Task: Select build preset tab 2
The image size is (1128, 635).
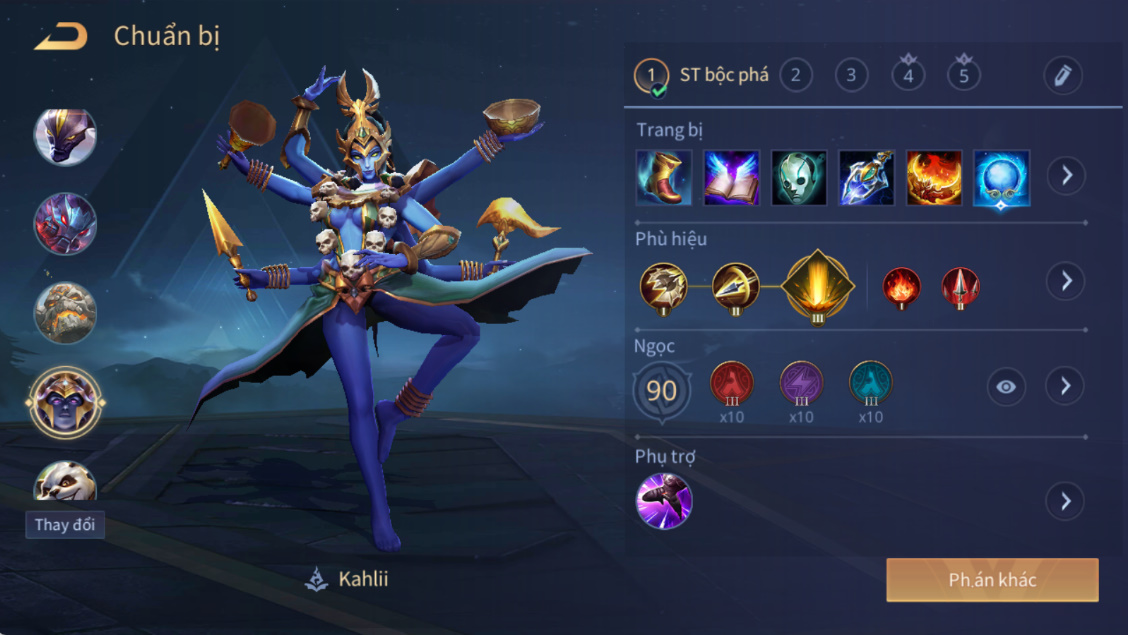Action: pos(796,75)
